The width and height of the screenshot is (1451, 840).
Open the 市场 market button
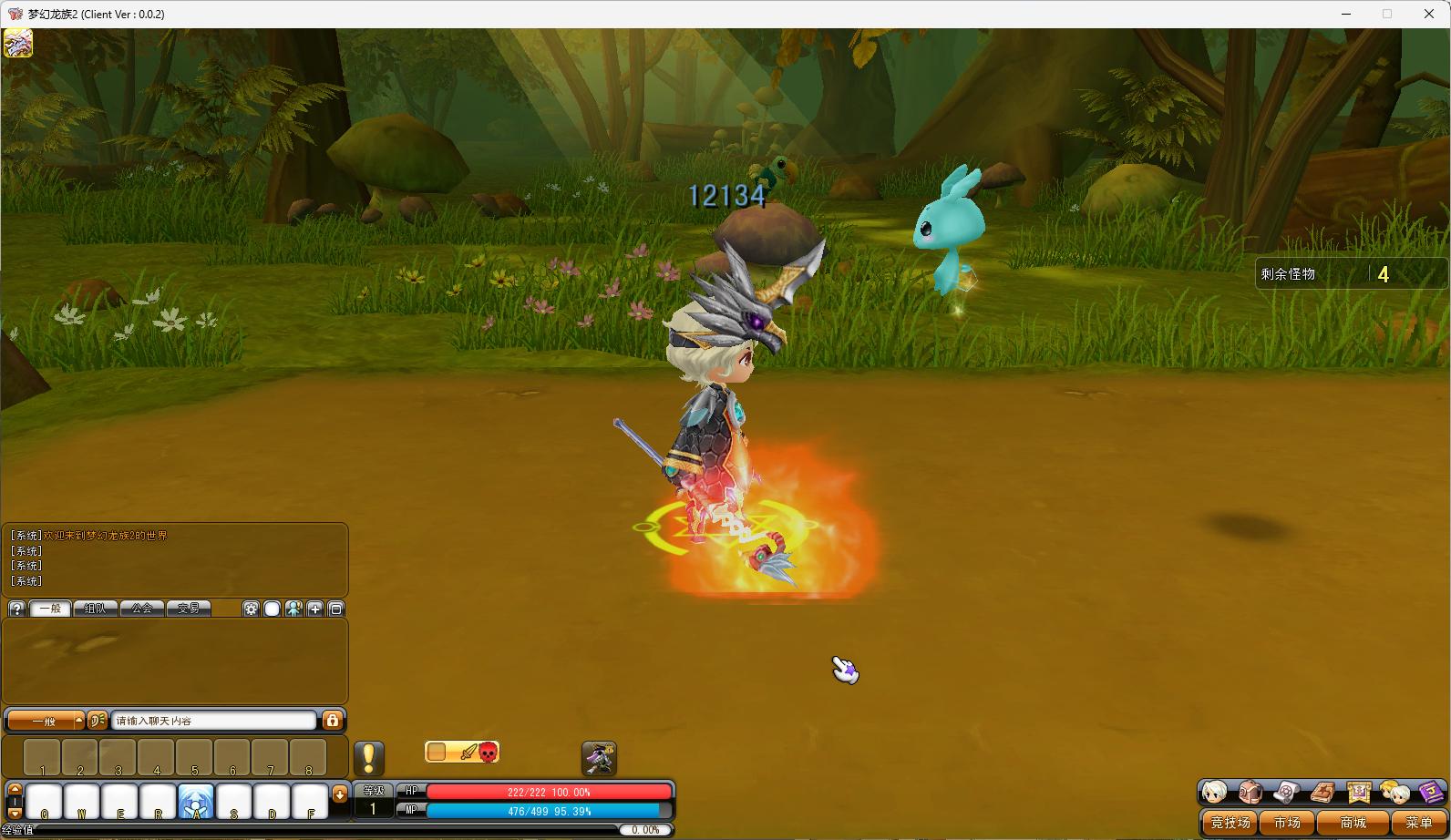pyautogui.click(x=1287, y=822)
